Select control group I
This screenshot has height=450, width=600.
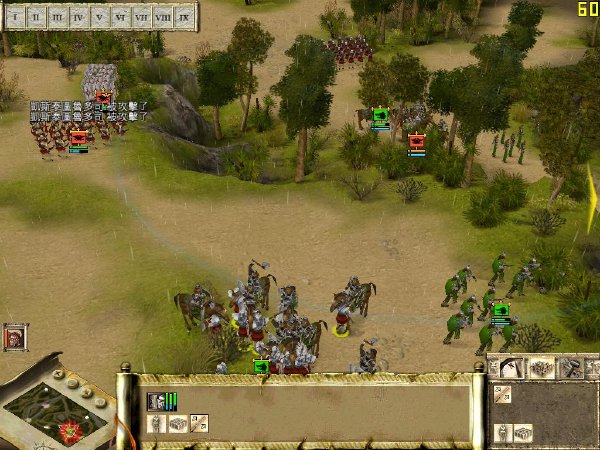click(14, 17)
